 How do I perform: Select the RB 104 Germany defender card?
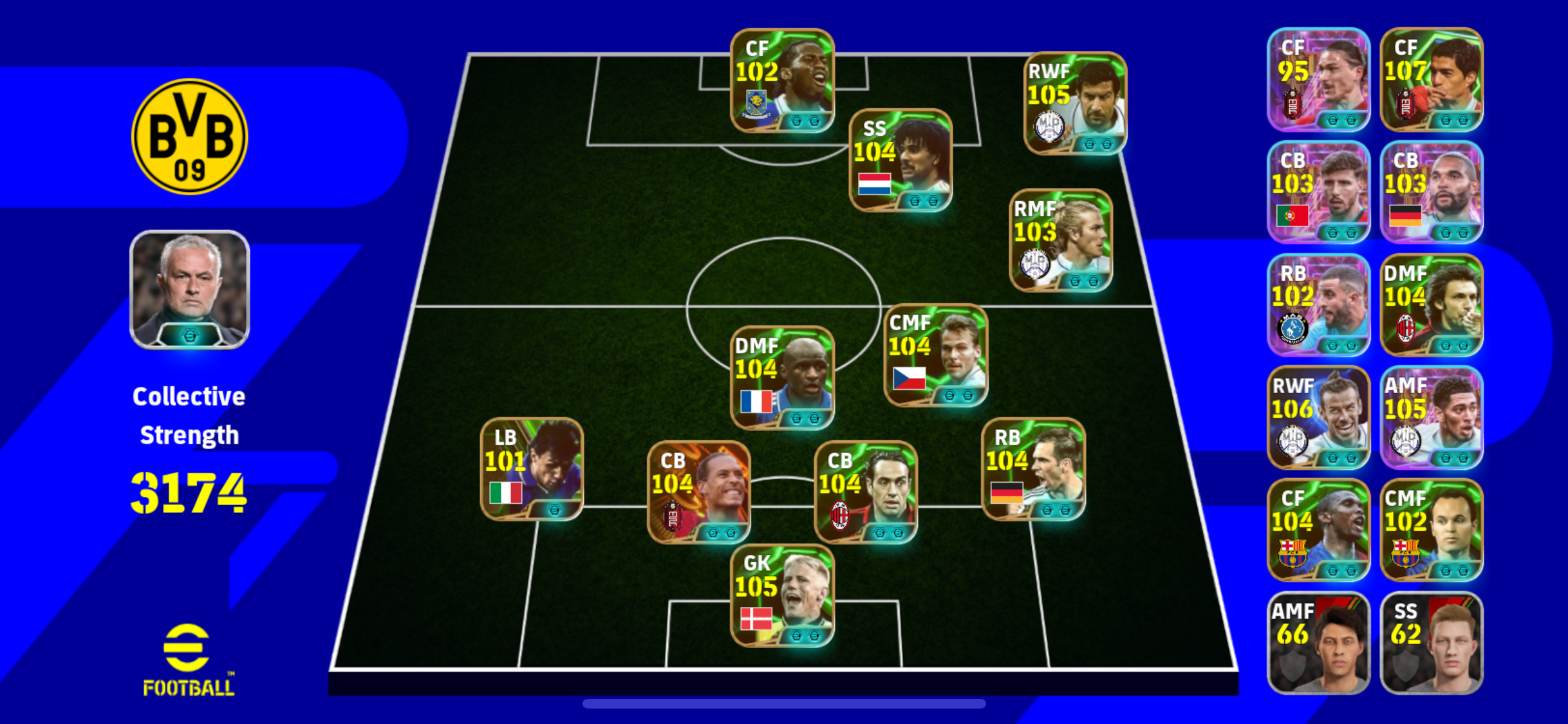[x=1033, y=469]
